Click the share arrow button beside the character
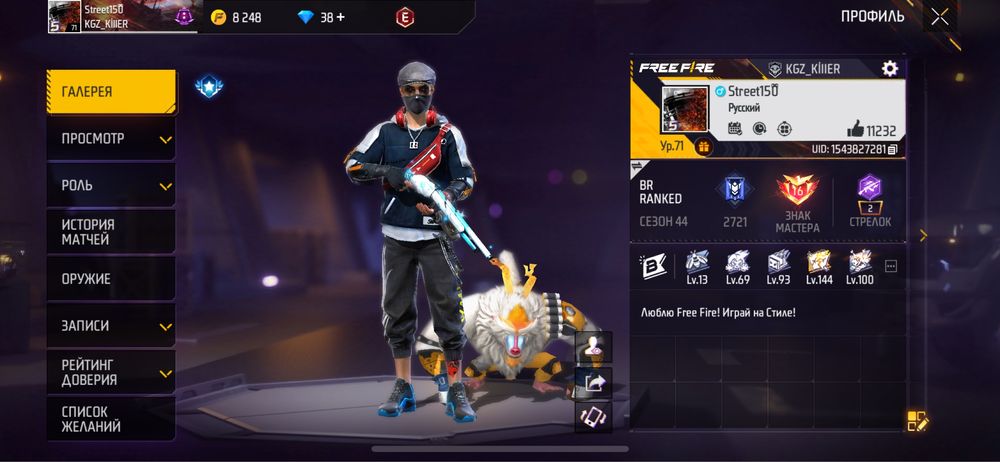Image resolution: width=1000 pixels, height=462 pixels. click(593, 381)
